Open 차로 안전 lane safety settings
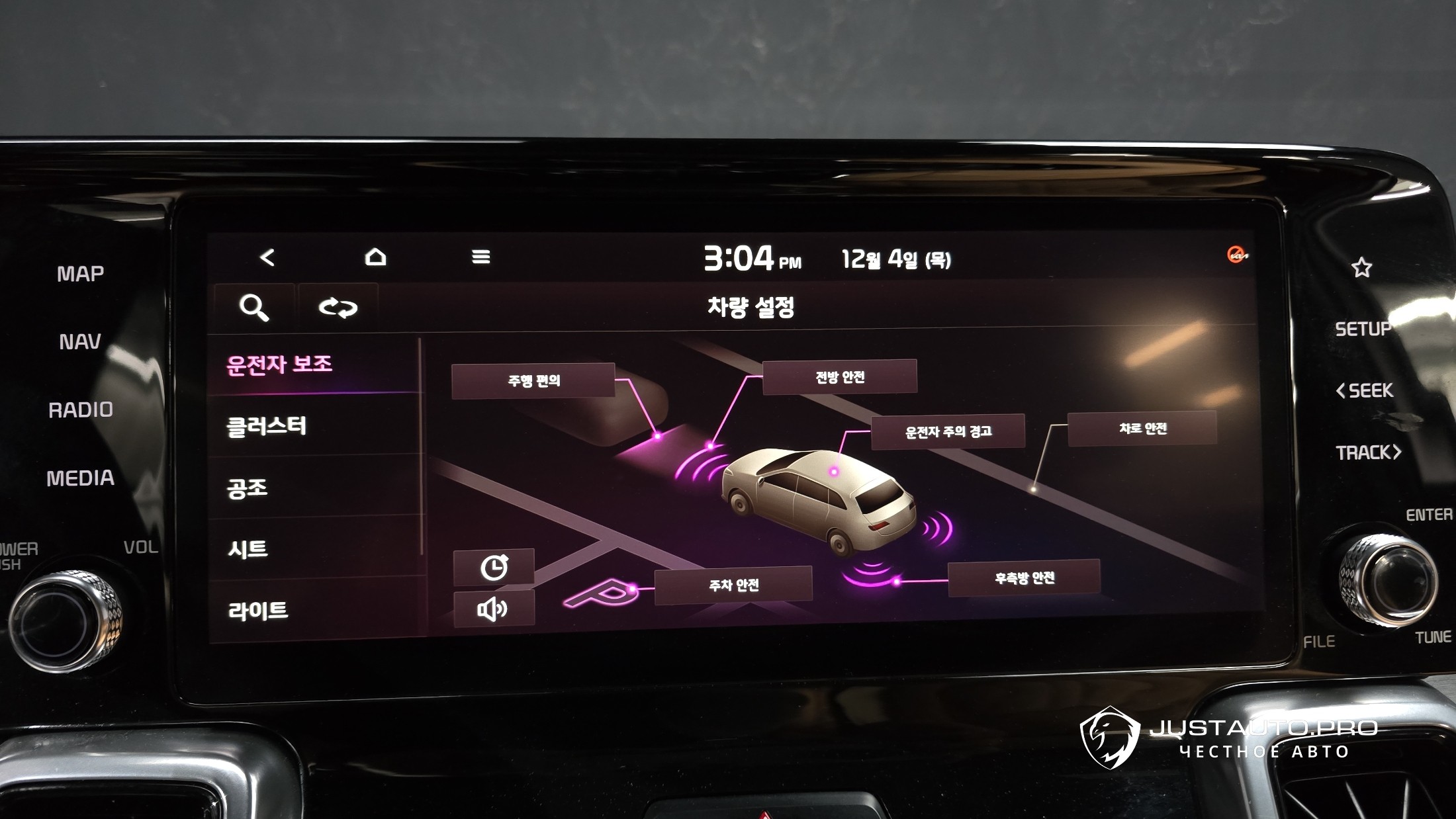The height and width of the screenshot is (819, 1456). [x=1142, y=429]
